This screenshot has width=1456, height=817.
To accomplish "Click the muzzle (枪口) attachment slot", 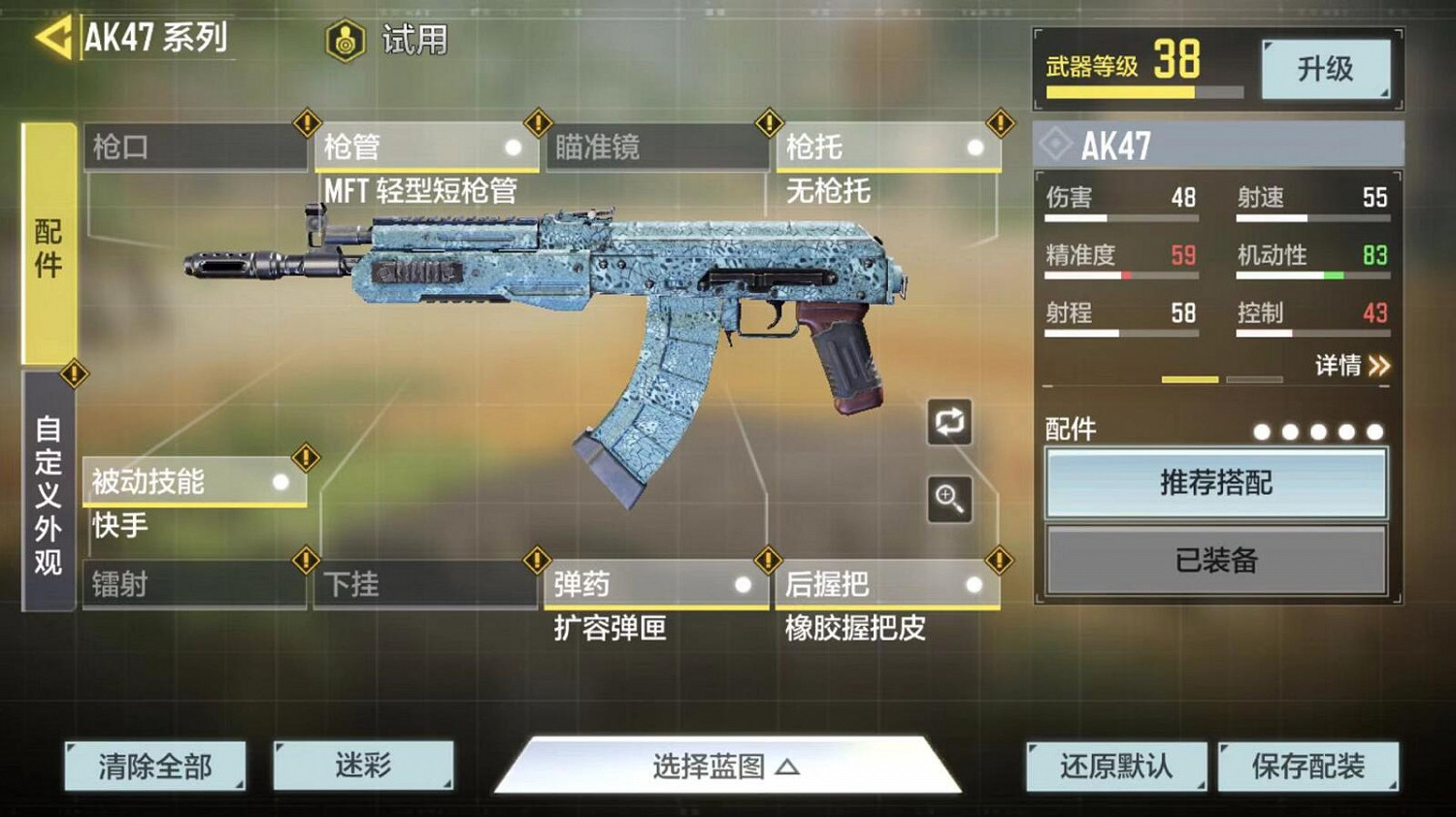I will (x=194, y=146).
